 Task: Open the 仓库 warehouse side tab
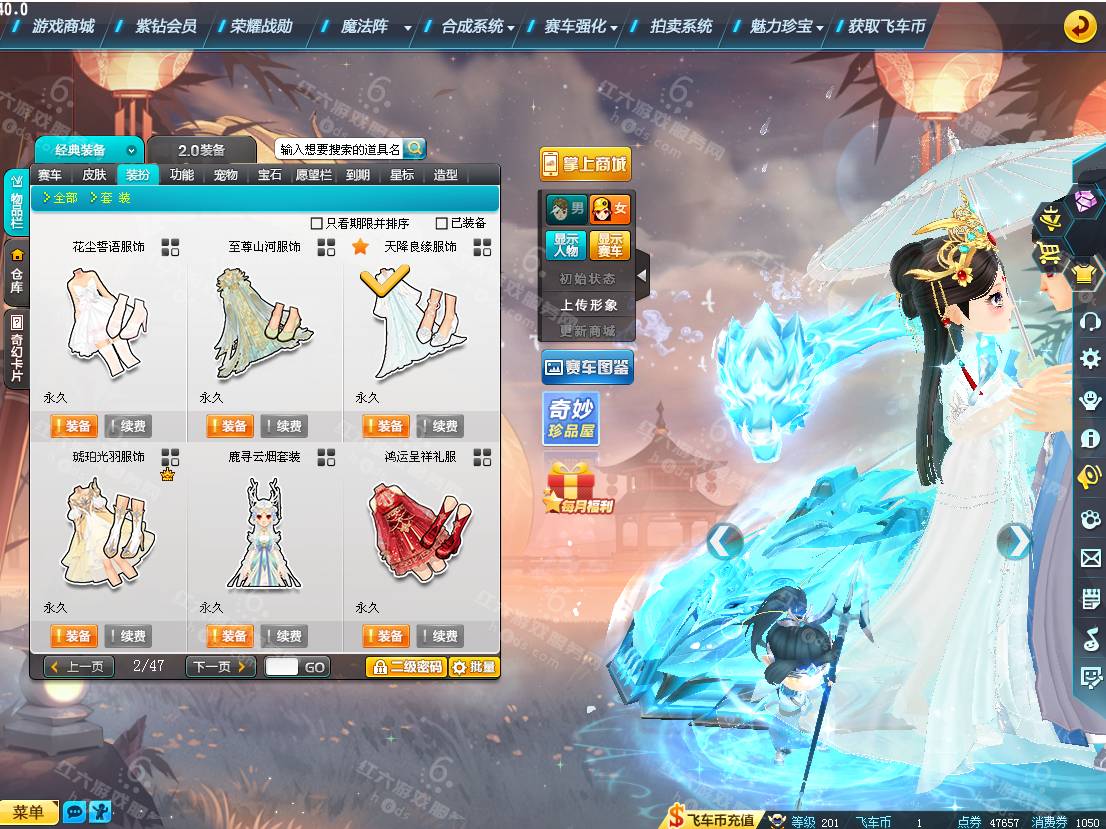[x=17, y=272]
